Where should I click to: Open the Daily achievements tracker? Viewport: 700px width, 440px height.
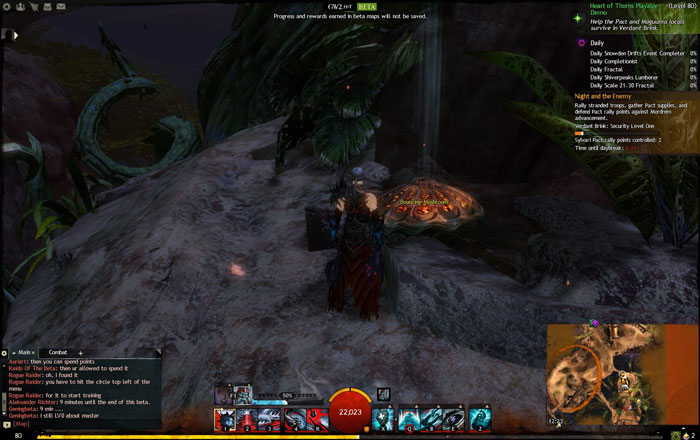pyautogui.click(x=597, y=43)
